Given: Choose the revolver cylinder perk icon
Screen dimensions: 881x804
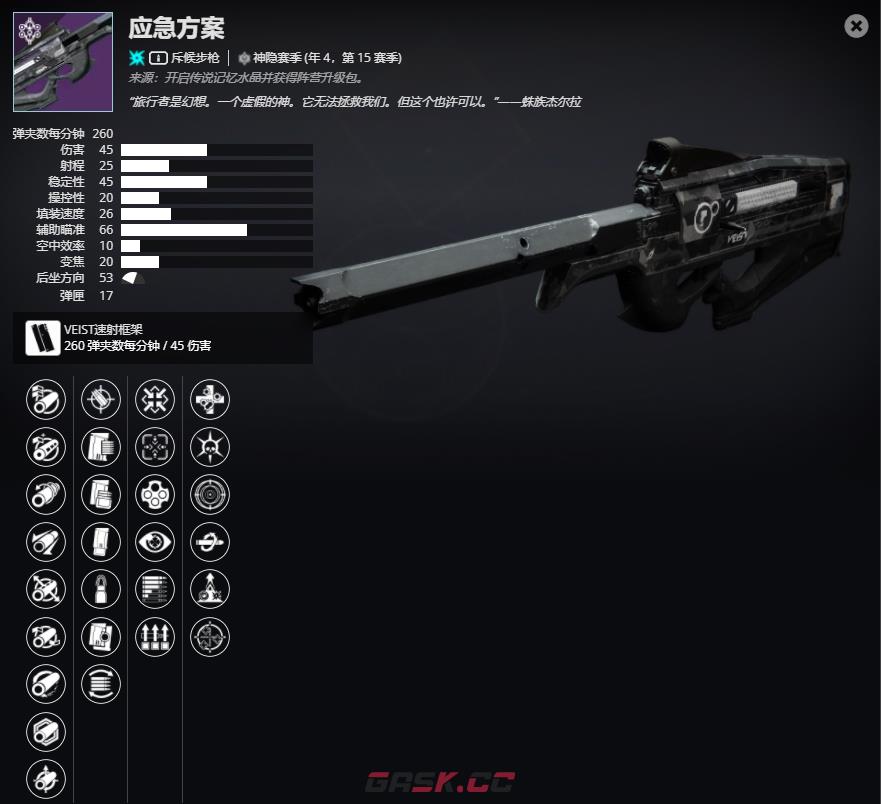Looking at the screenshot, I should tap(155, 494).
